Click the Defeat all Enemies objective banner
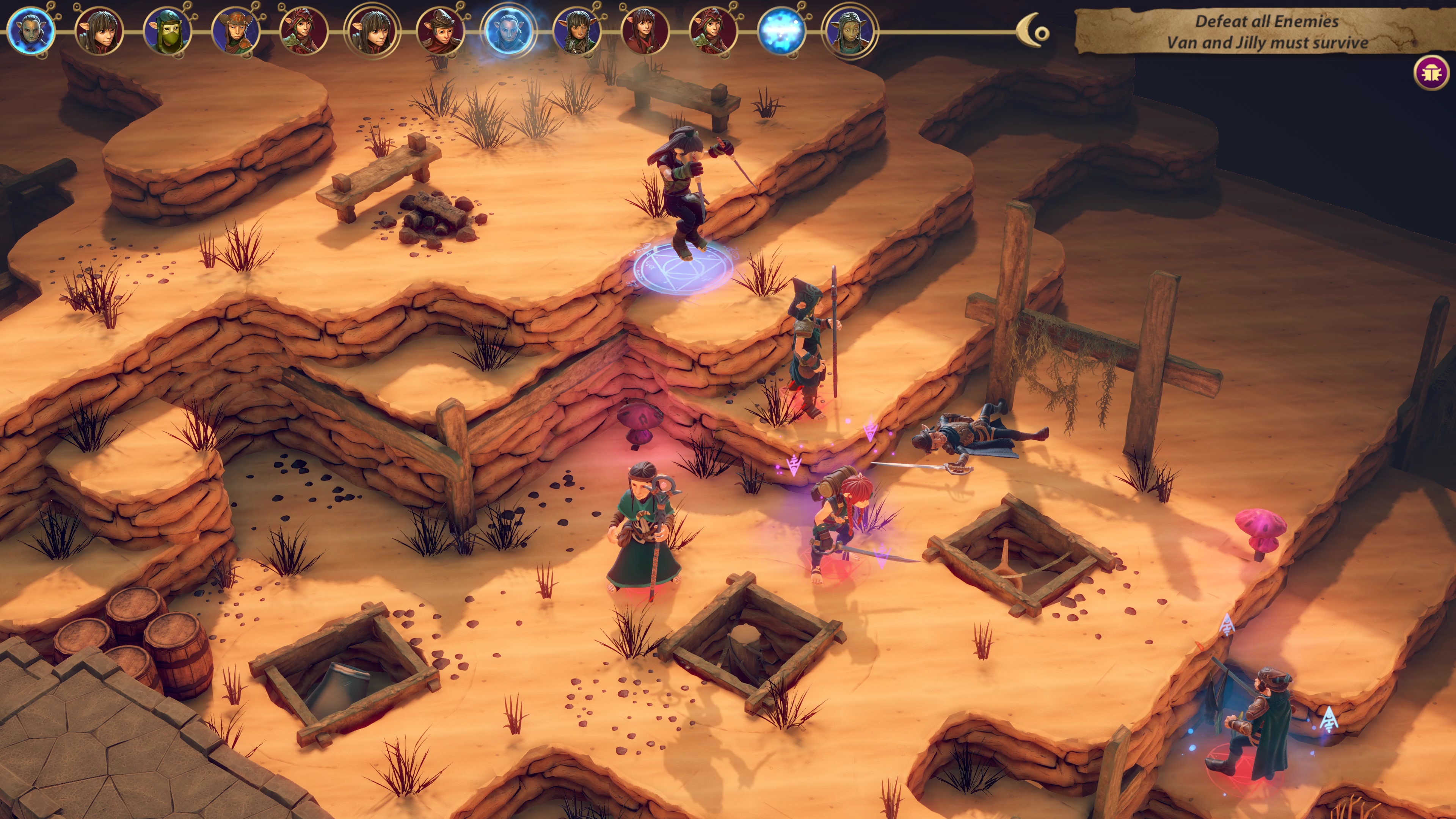Image resolution: width=1456 pixels, height=819 pixels. coord(1267,31)
